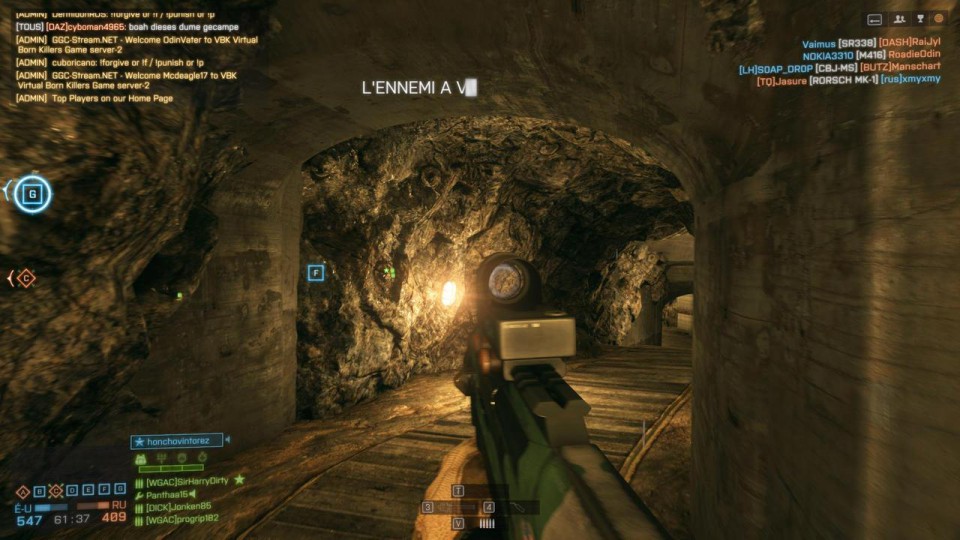960x540 pixels.
Task: Select squad leader honchovintorez nameplate
Action: (178, 440)
